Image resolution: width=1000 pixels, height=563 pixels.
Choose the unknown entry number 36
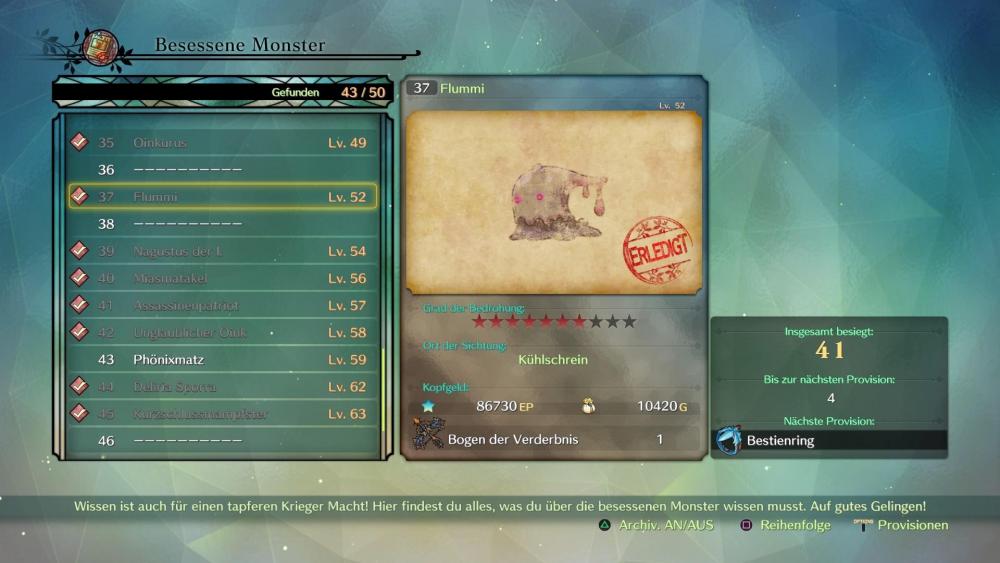[x=222, y=170]
